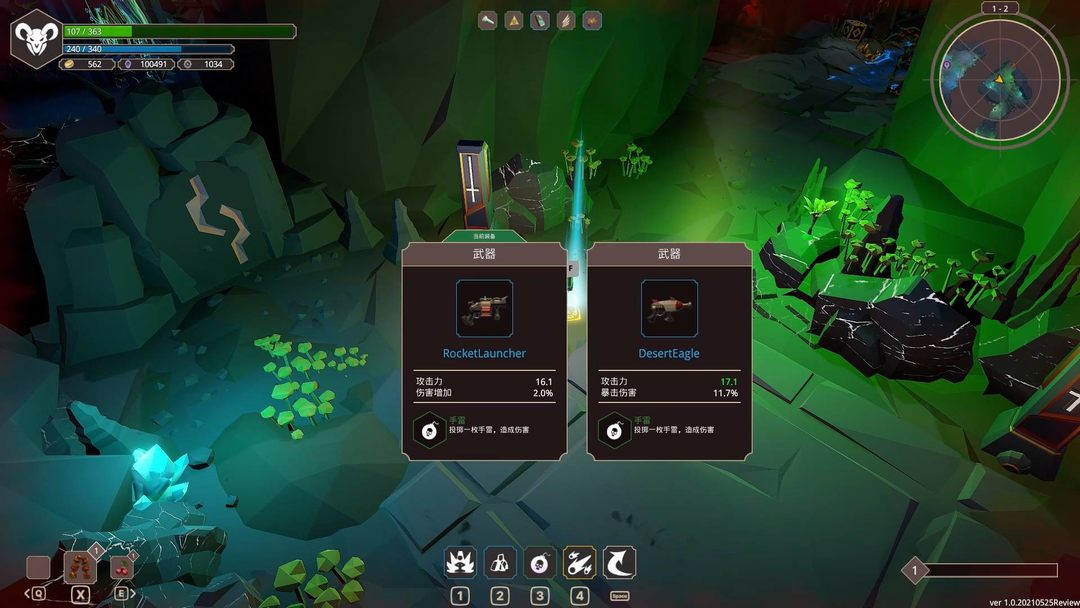The image size is (1080, 608).
Task: Inspect the golden triangle relic icon
Action: tap(514, 20)
